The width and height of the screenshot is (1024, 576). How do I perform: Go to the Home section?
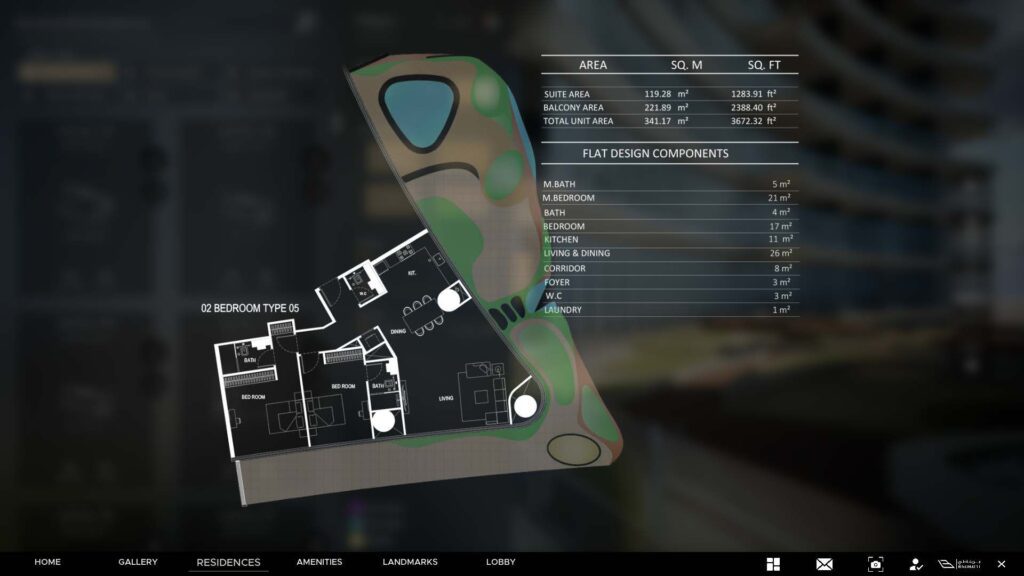click(x=47, y=562)
